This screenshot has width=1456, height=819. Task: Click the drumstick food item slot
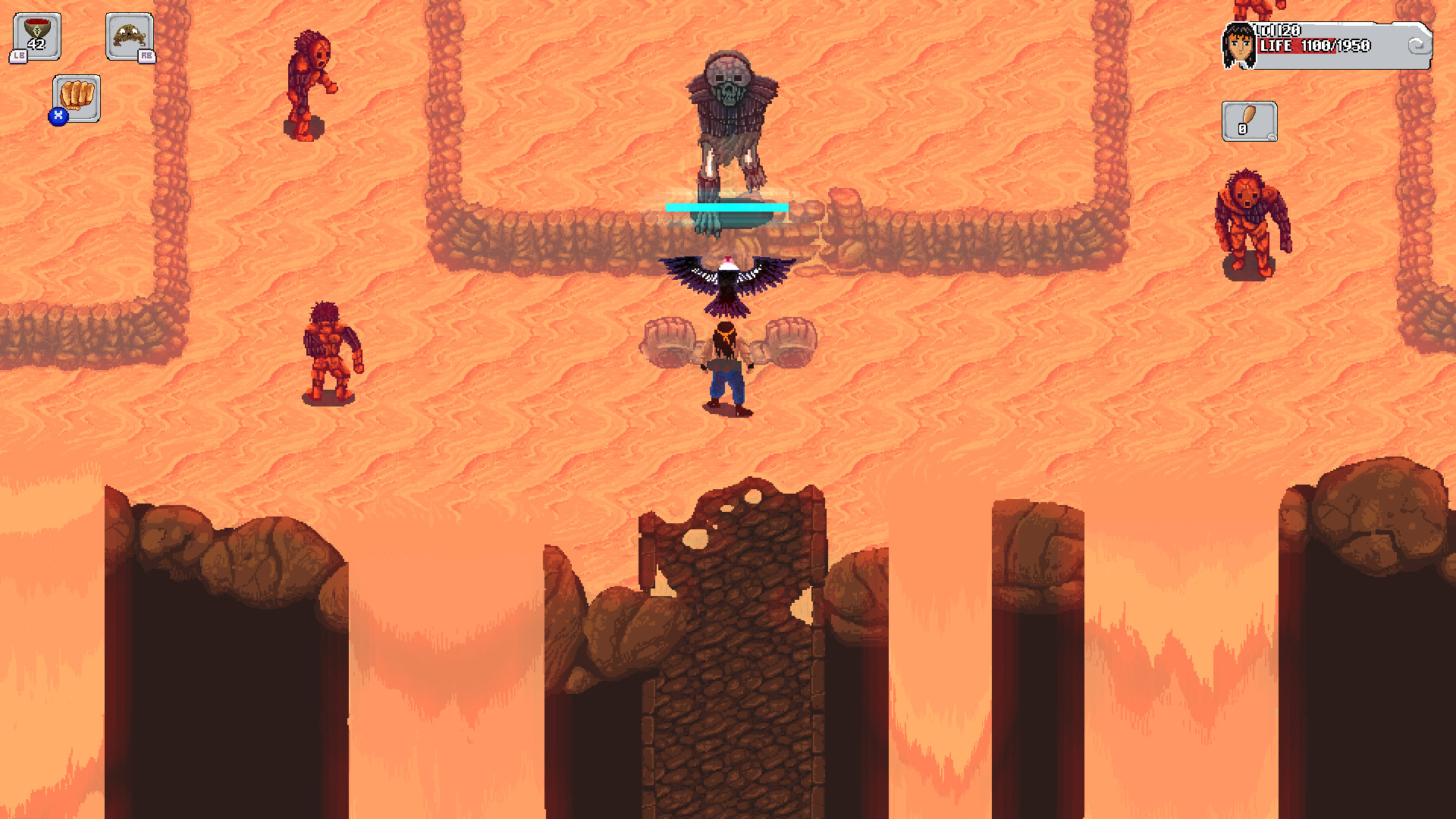(x=1249, y=122)
